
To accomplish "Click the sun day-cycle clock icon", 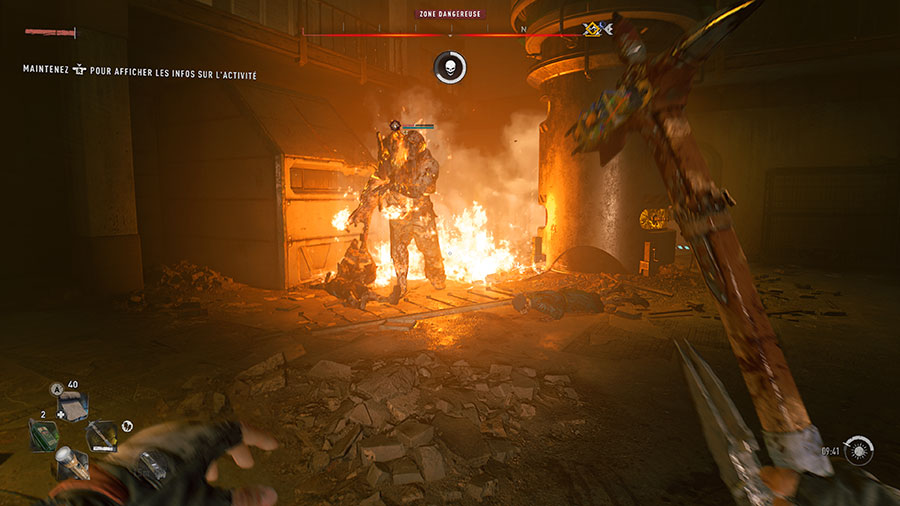I will pyautogui.click(x=858, y=452).
